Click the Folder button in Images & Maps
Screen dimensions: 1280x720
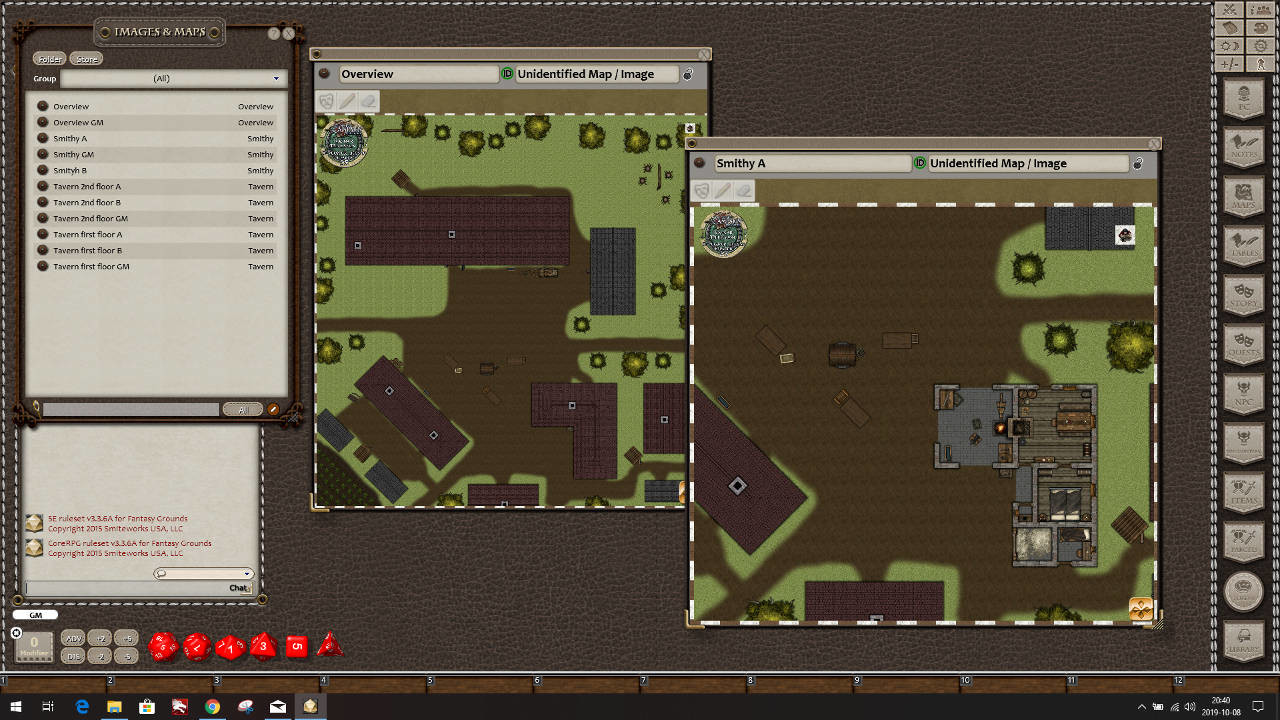point(49,58)
